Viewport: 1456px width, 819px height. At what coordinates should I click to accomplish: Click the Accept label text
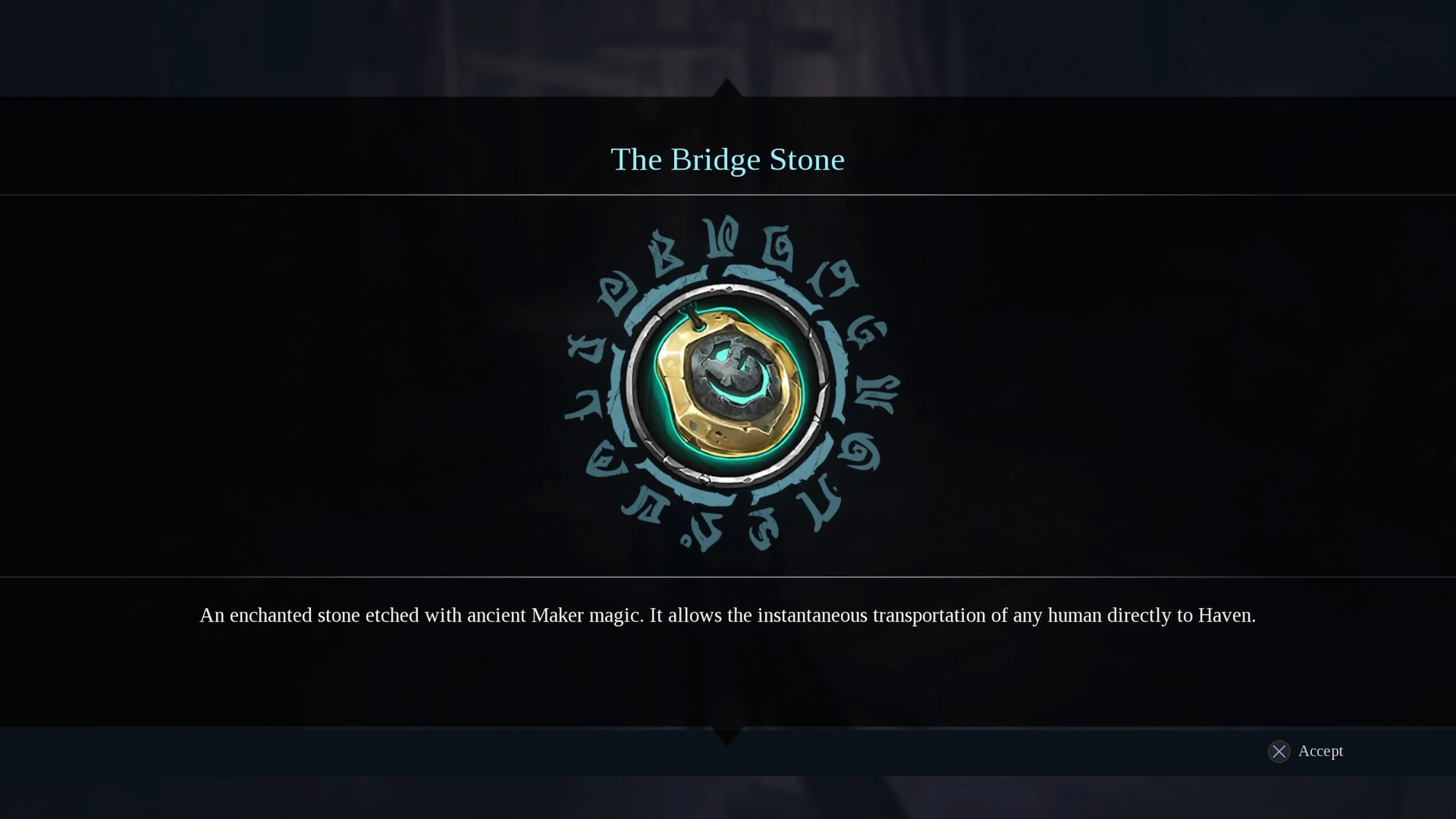coord(1321,751)
